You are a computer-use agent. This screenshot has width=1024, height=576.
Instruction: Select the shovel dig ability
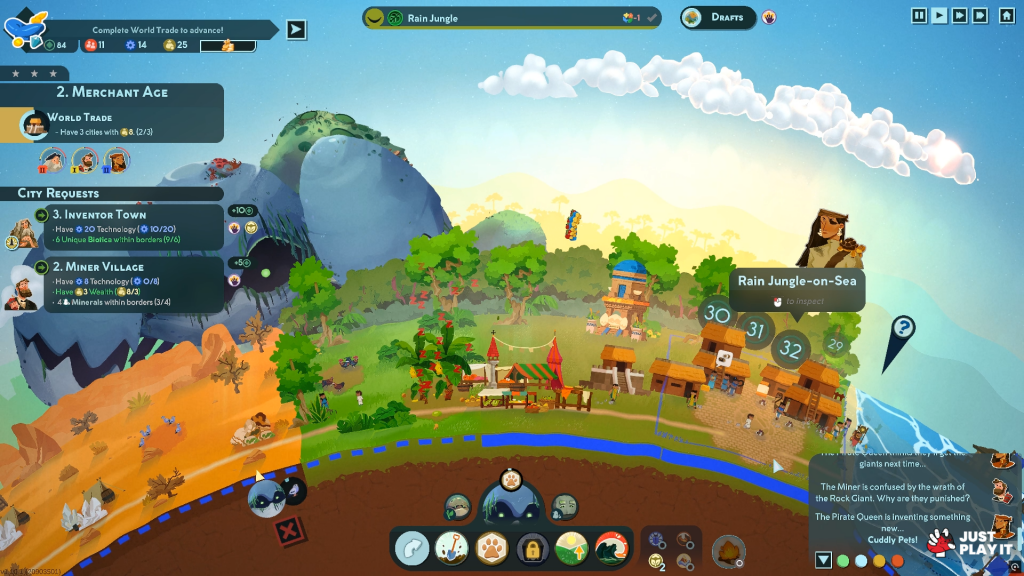(452, 548)
